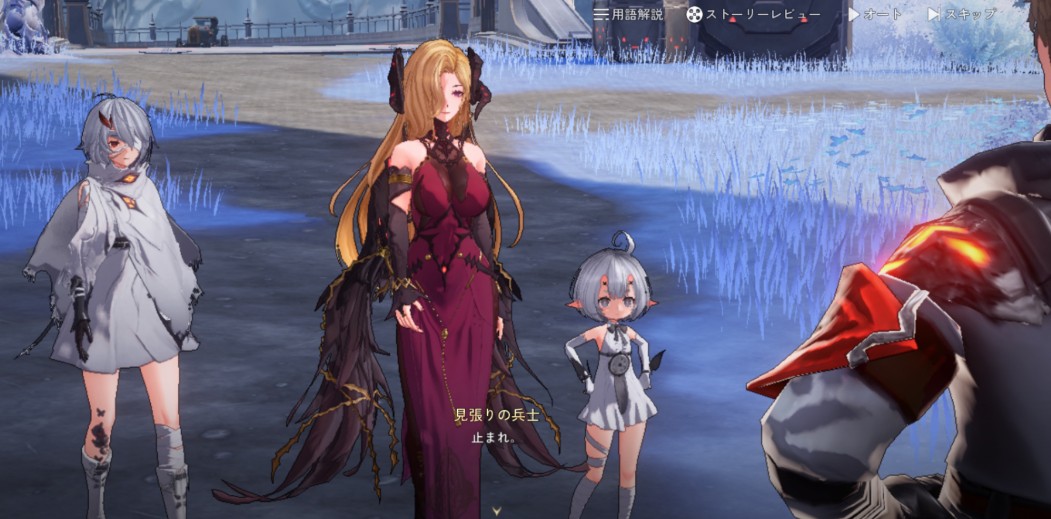
Task: Skip the cutscene with スキップ
Action: tap(962, 14)
